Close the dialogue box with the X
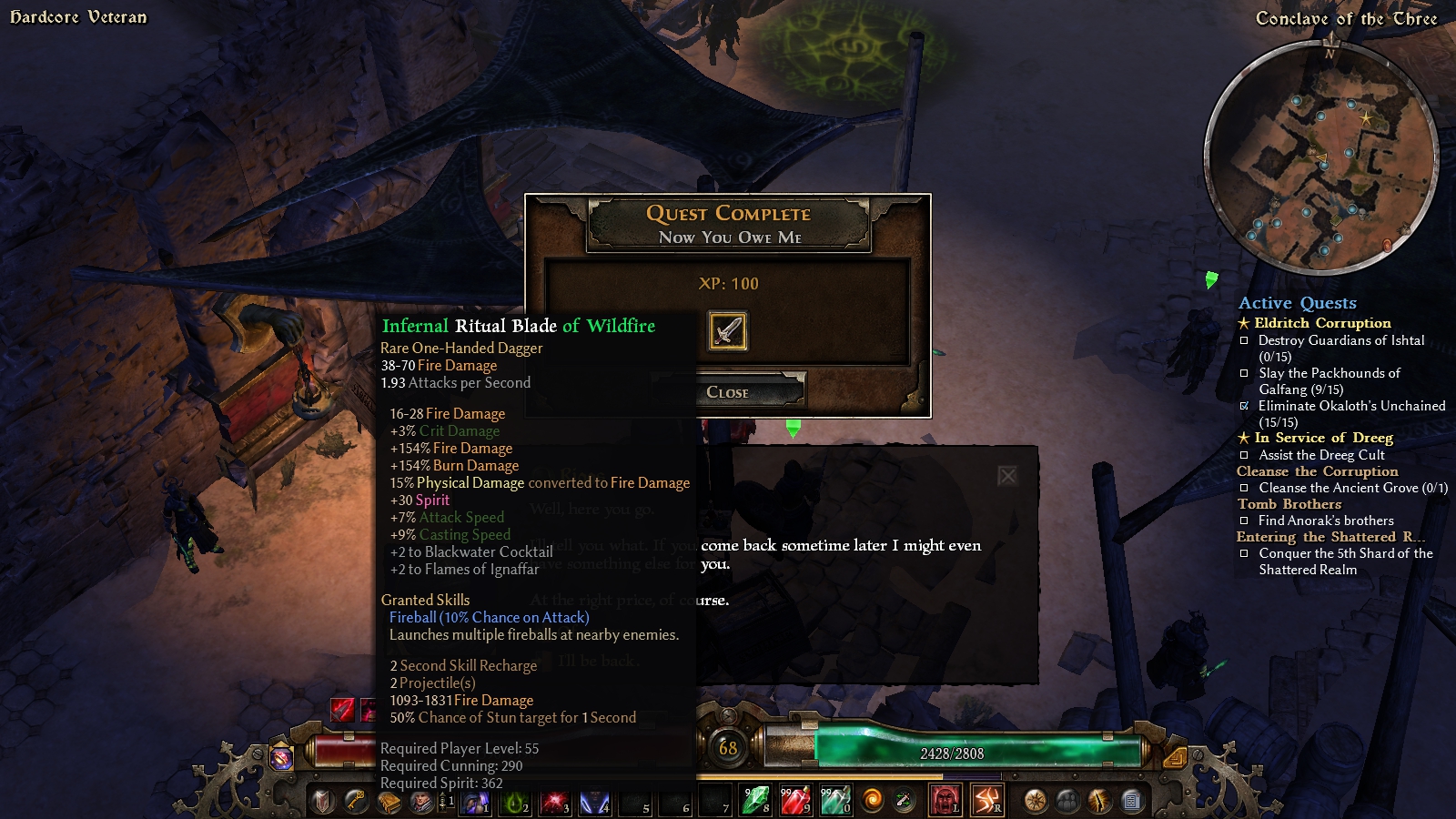 click(x=1006, y=475)
